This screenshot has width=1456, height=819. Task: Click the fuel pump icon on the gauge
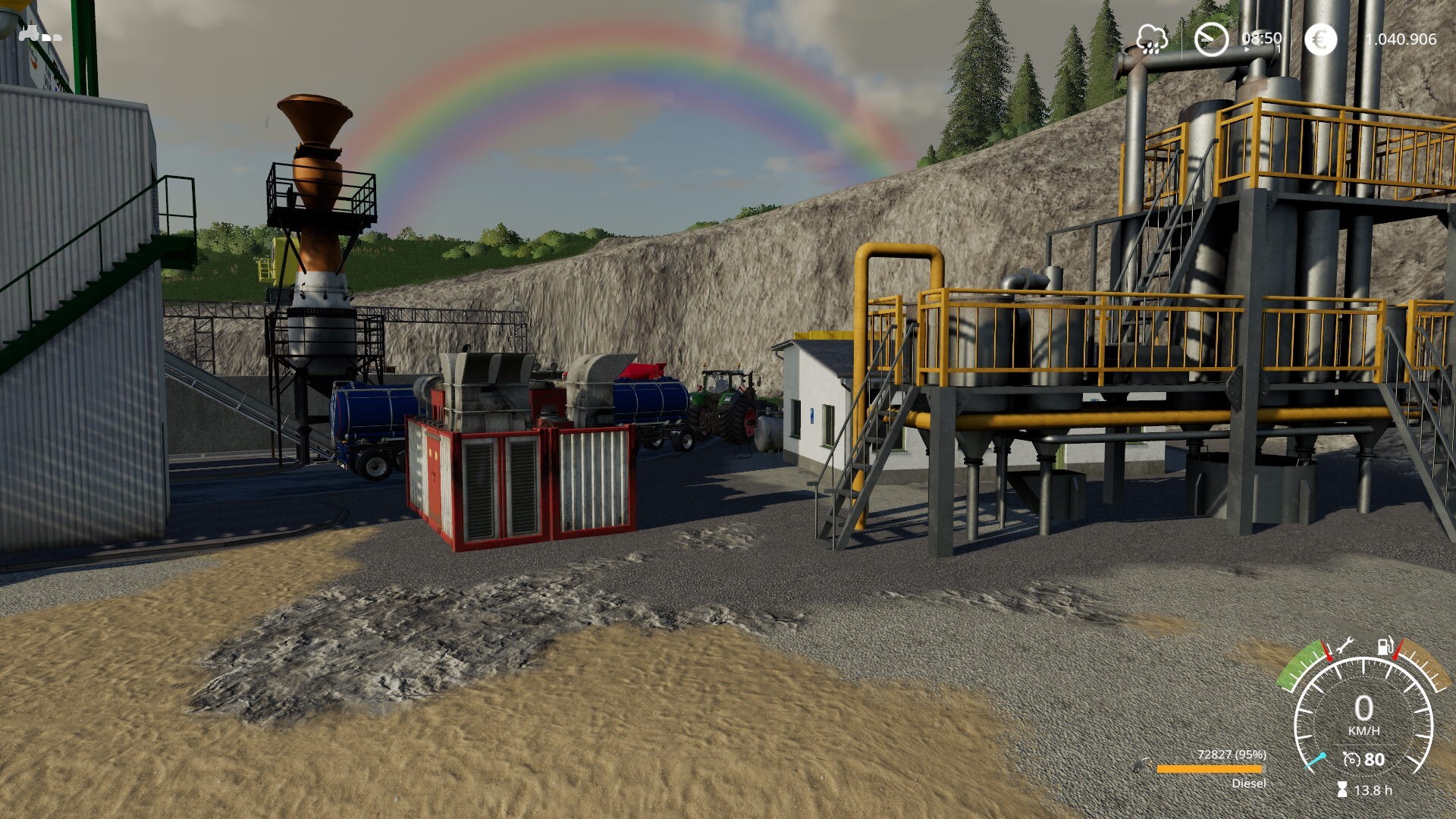(x=1385, y=646)
